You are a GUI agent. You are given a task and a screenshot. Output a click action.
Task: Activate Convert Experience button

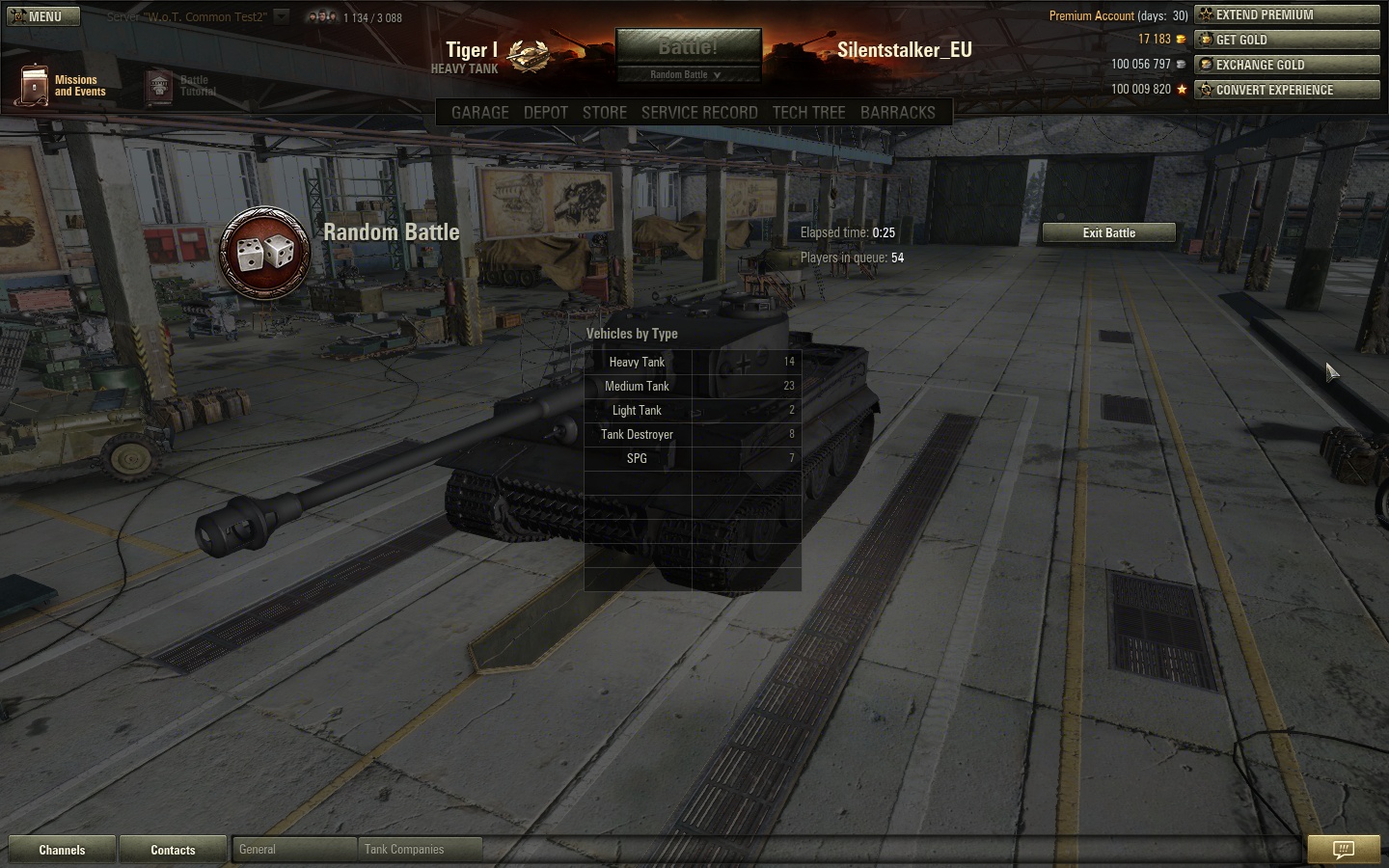pos(1287,90)
